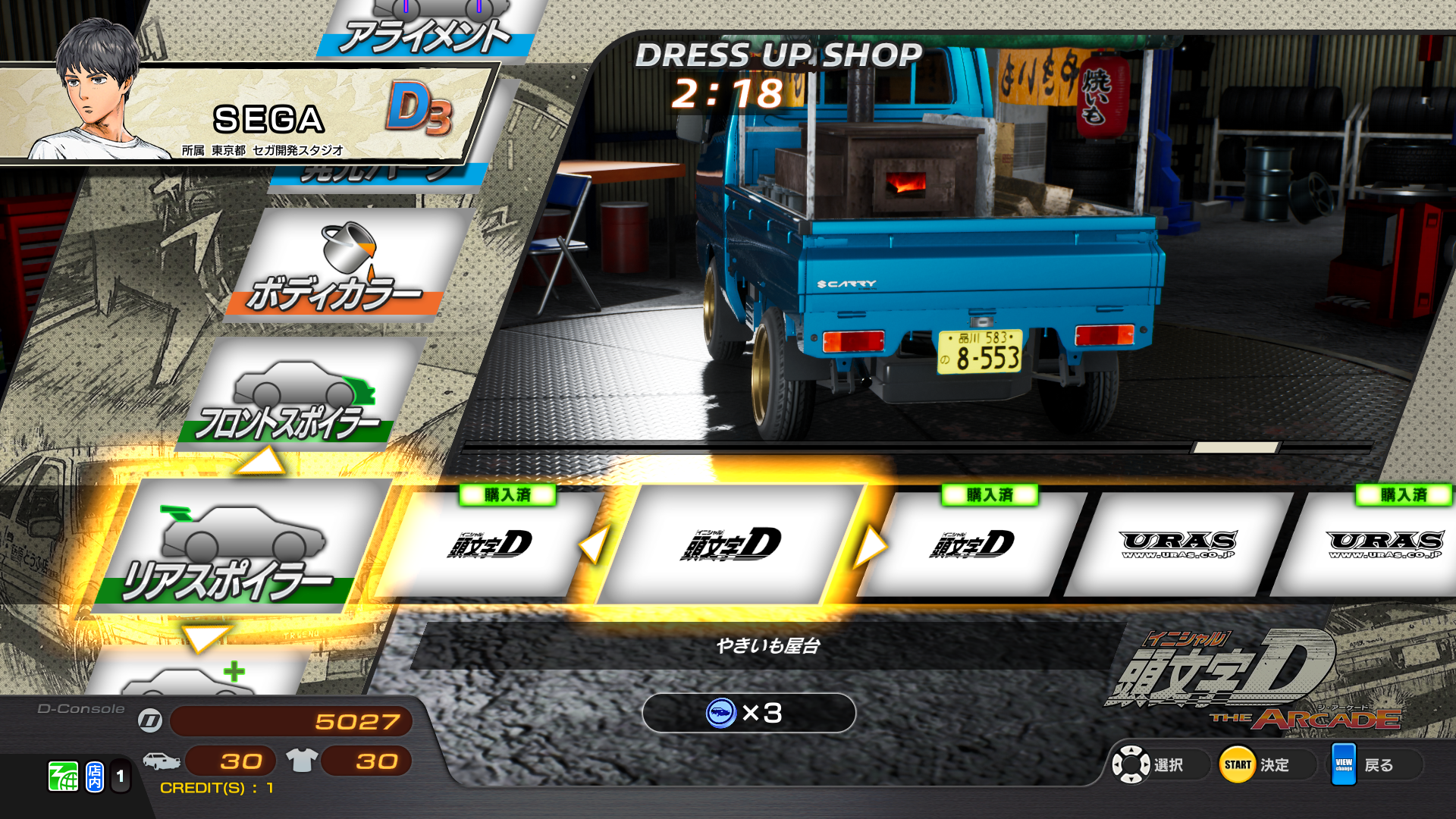Viewport: 1456px width, 819px height.
Task: Click the part list scrollbar thumb
Action: point(1235,447)
